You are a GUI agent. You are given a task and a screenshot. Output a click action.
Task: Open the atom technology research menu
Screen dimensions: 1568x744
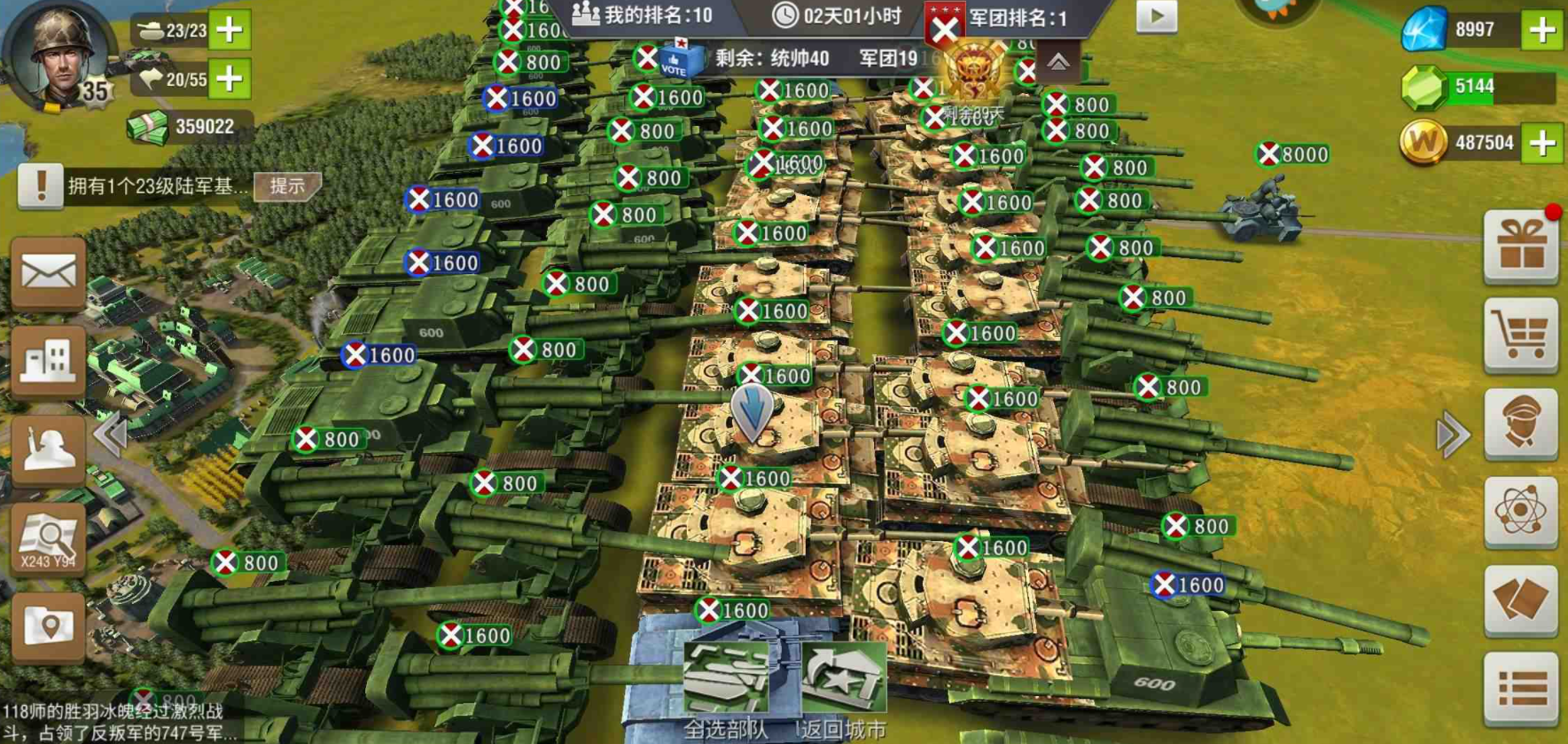(x=1521, y=512)
